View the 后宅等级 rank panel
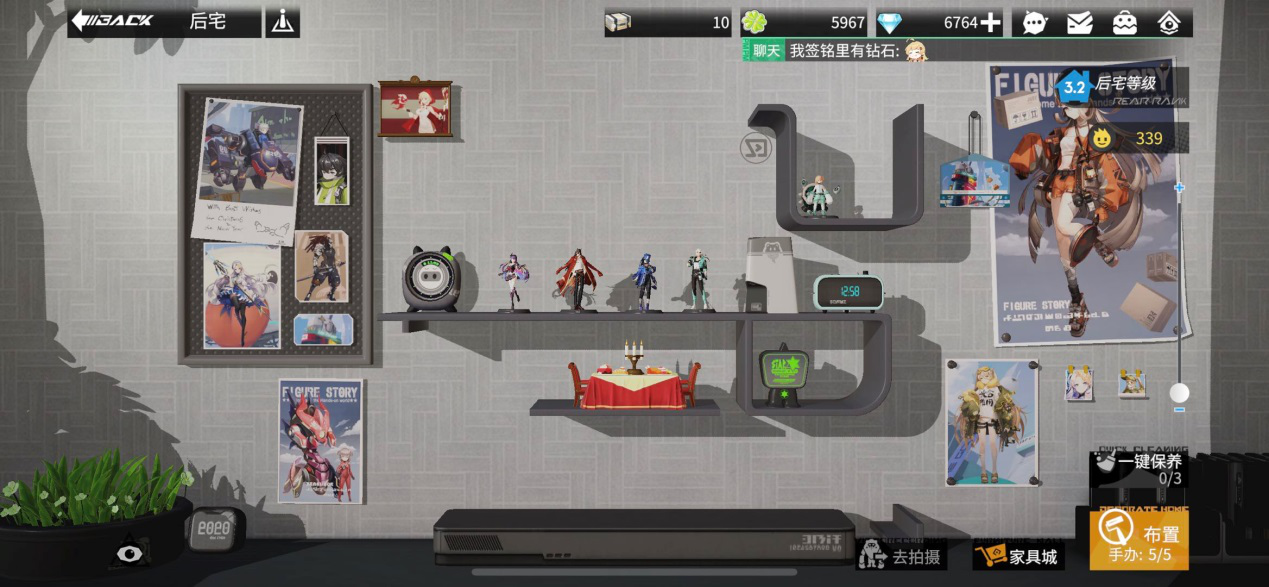Image resolution: width=1269 pixels, height=587 pixels. click(1122, 86)
